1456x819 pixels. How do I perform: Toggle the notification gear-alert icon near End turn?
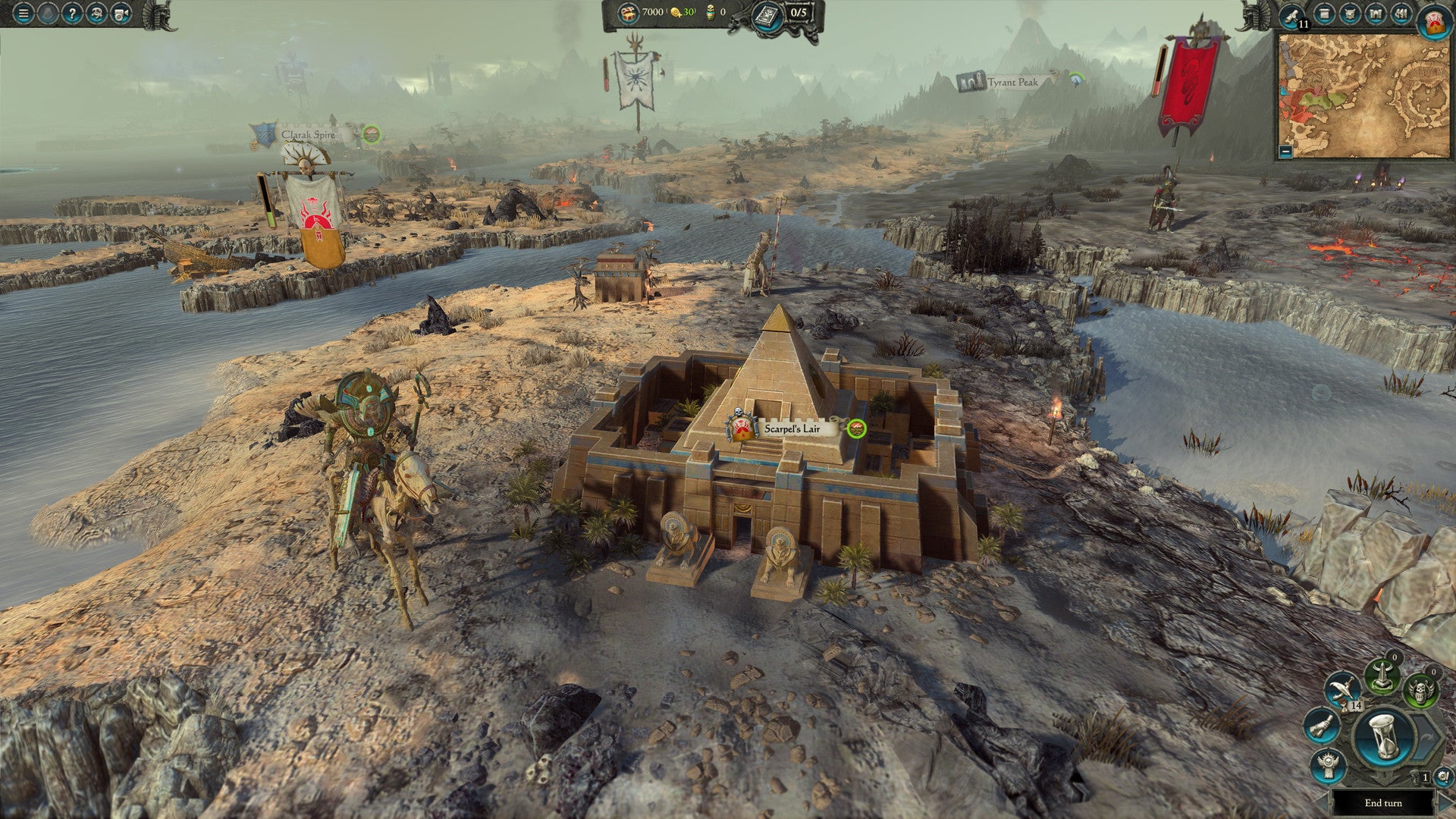(1442, 777)
